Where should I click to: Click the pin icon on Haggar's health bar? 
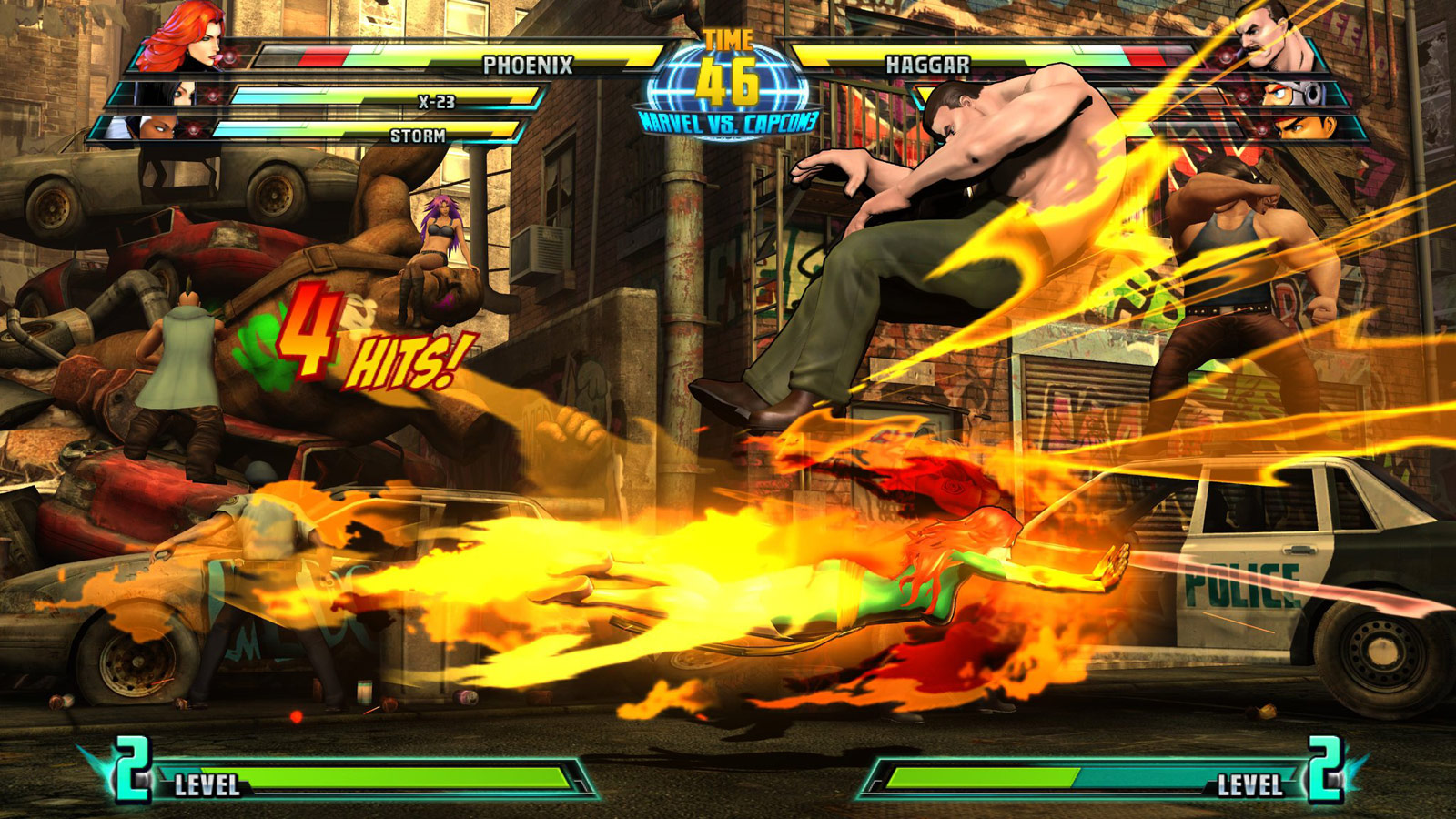[x=1225, y=56]
